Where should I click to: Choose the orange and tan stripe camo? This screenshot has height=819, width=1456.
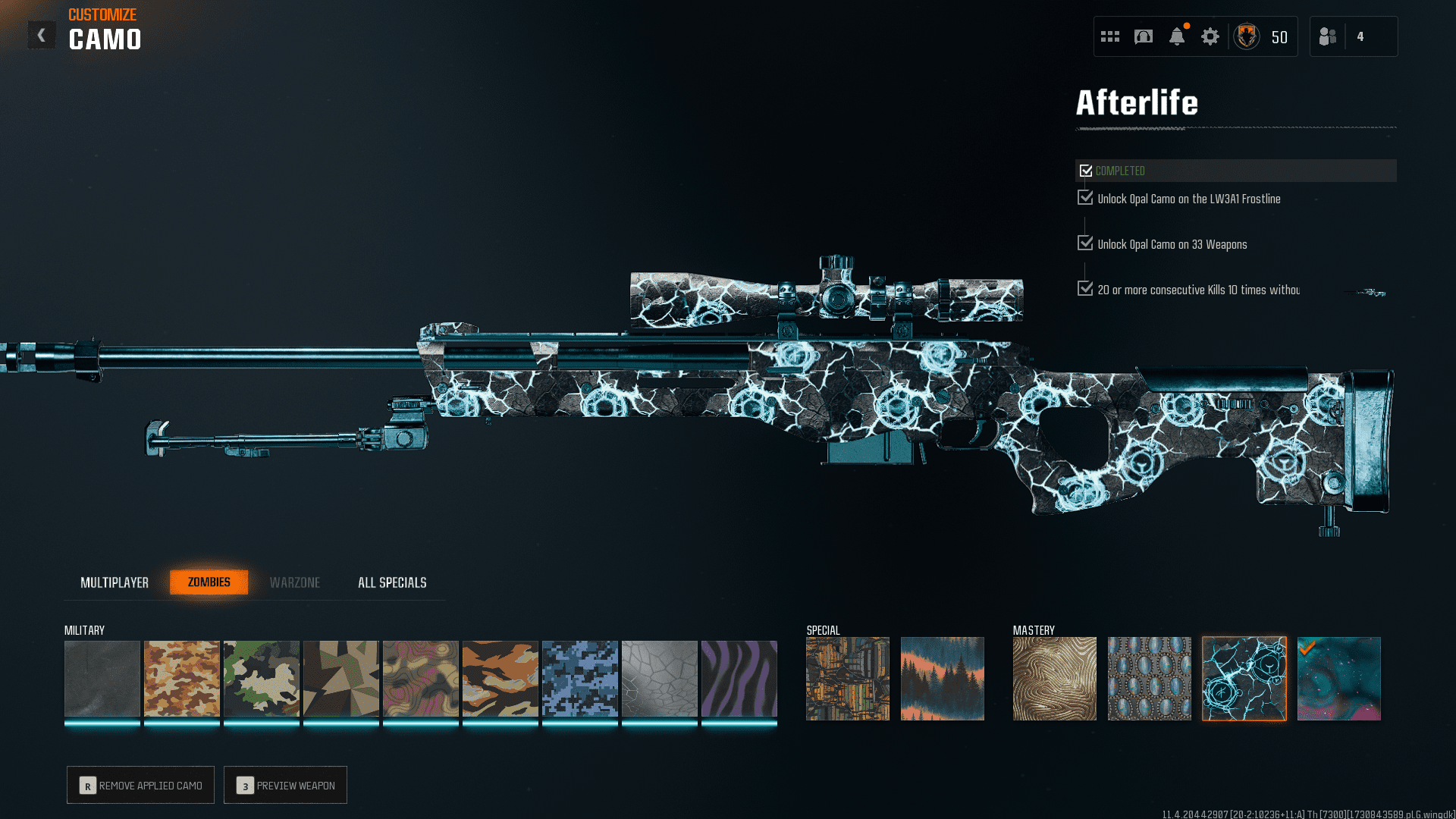click(x=500, y=679)
